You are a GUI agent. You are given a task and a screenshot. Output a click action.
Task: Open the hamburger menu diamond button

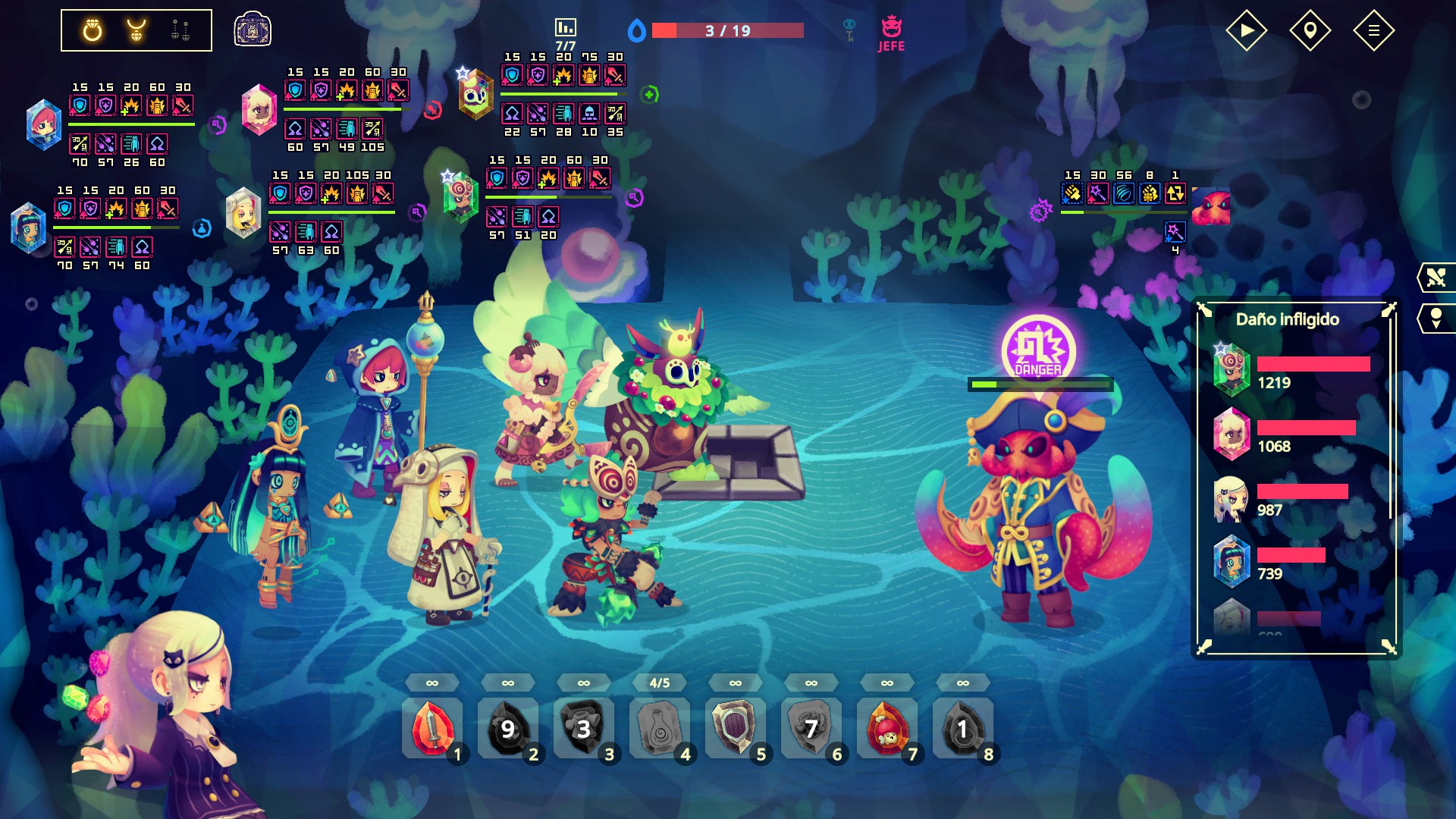(1373, 30)
